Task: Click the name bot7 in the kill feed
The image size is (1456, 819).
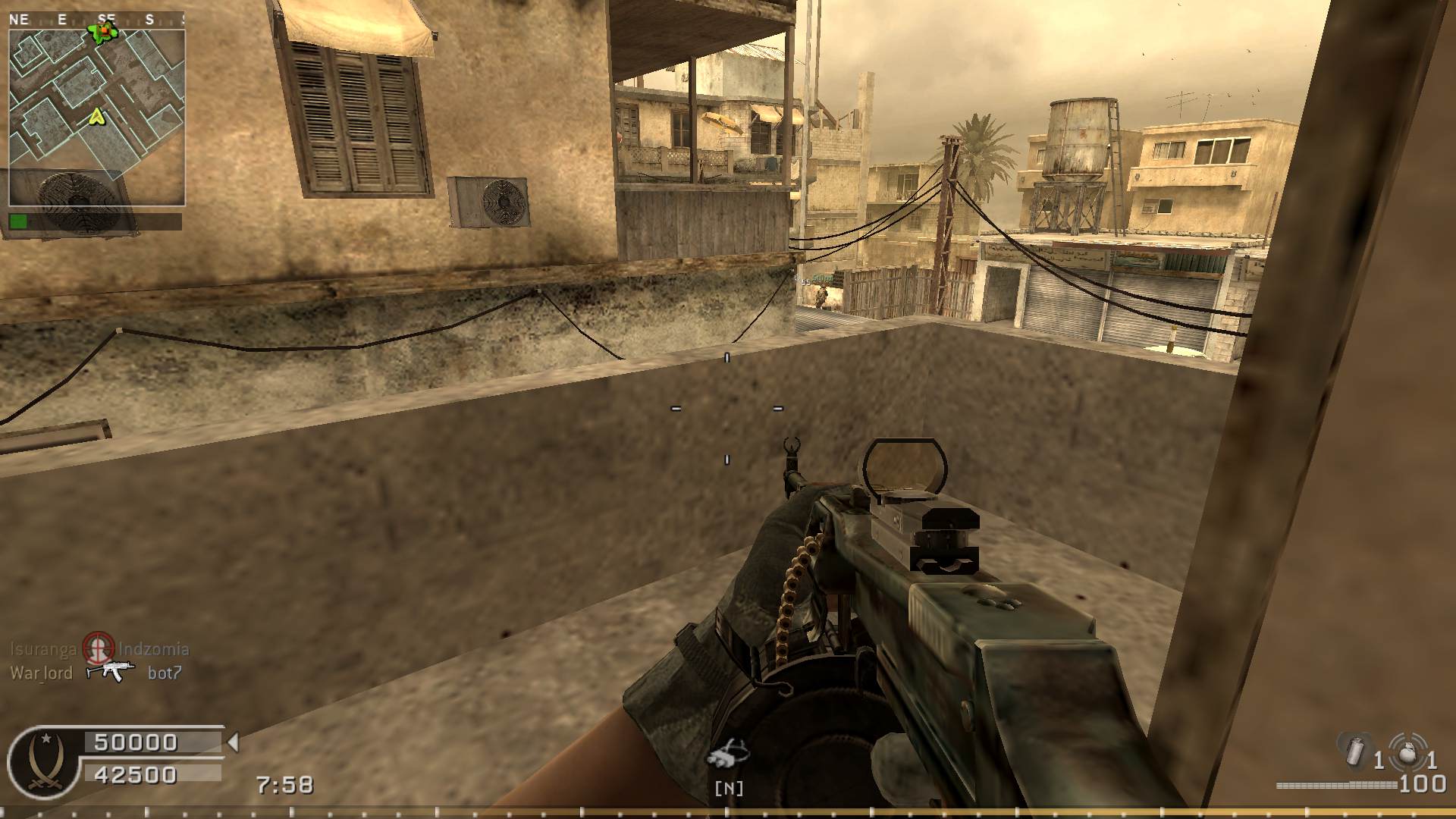Action: [x=165, y=673]
